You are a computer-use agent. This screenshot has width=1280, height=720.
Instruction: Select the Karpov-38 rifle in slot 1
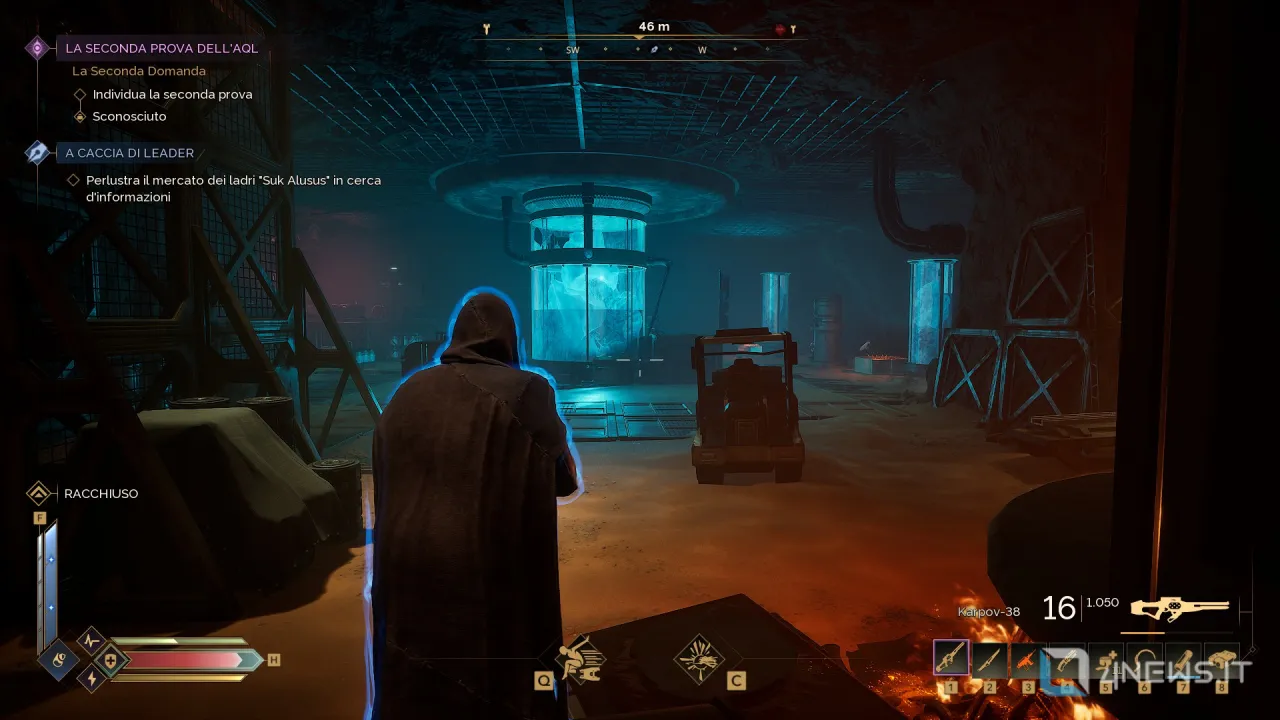950,657
